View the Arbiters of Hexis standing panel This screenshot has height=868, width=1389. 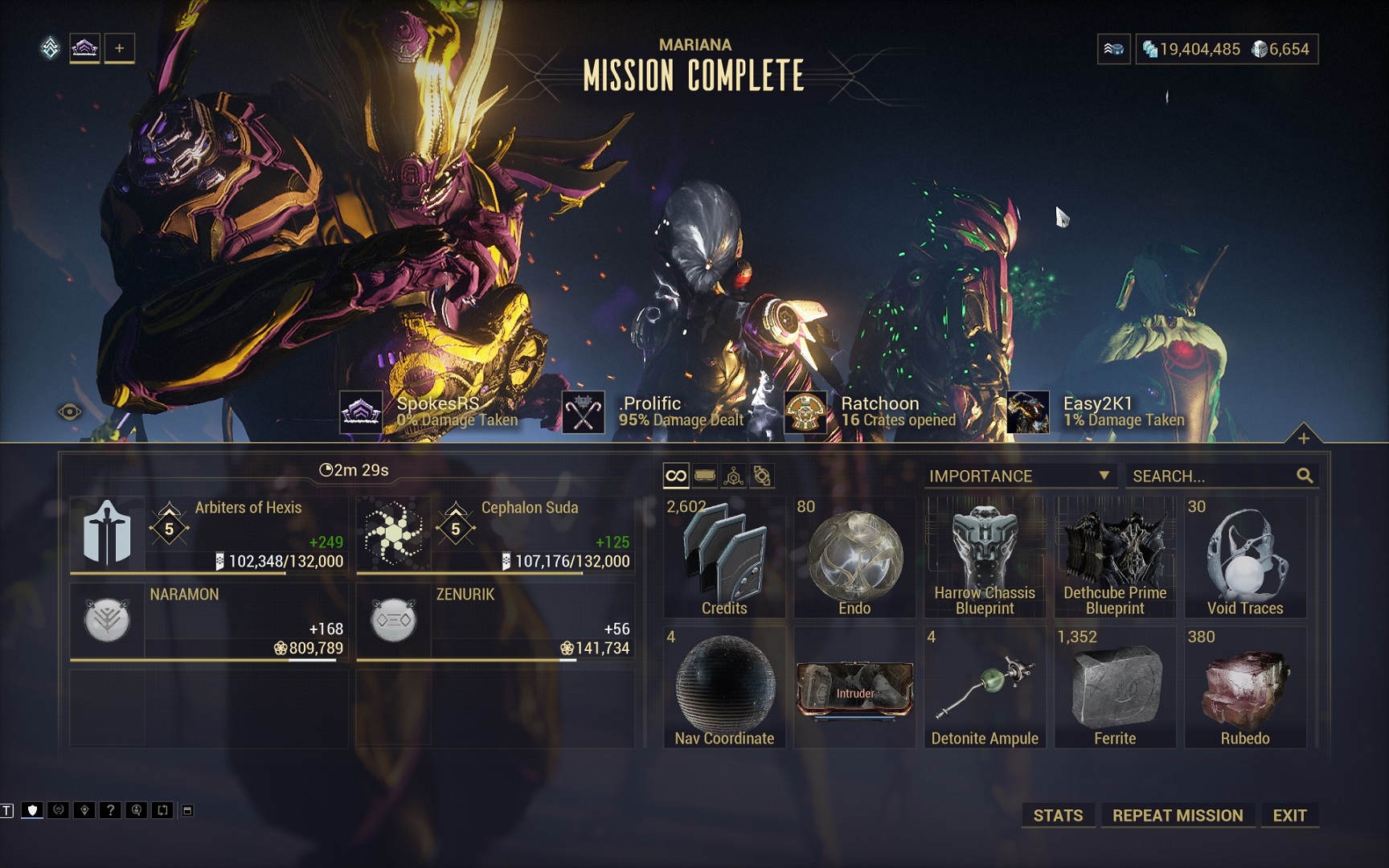click(209, 534)
